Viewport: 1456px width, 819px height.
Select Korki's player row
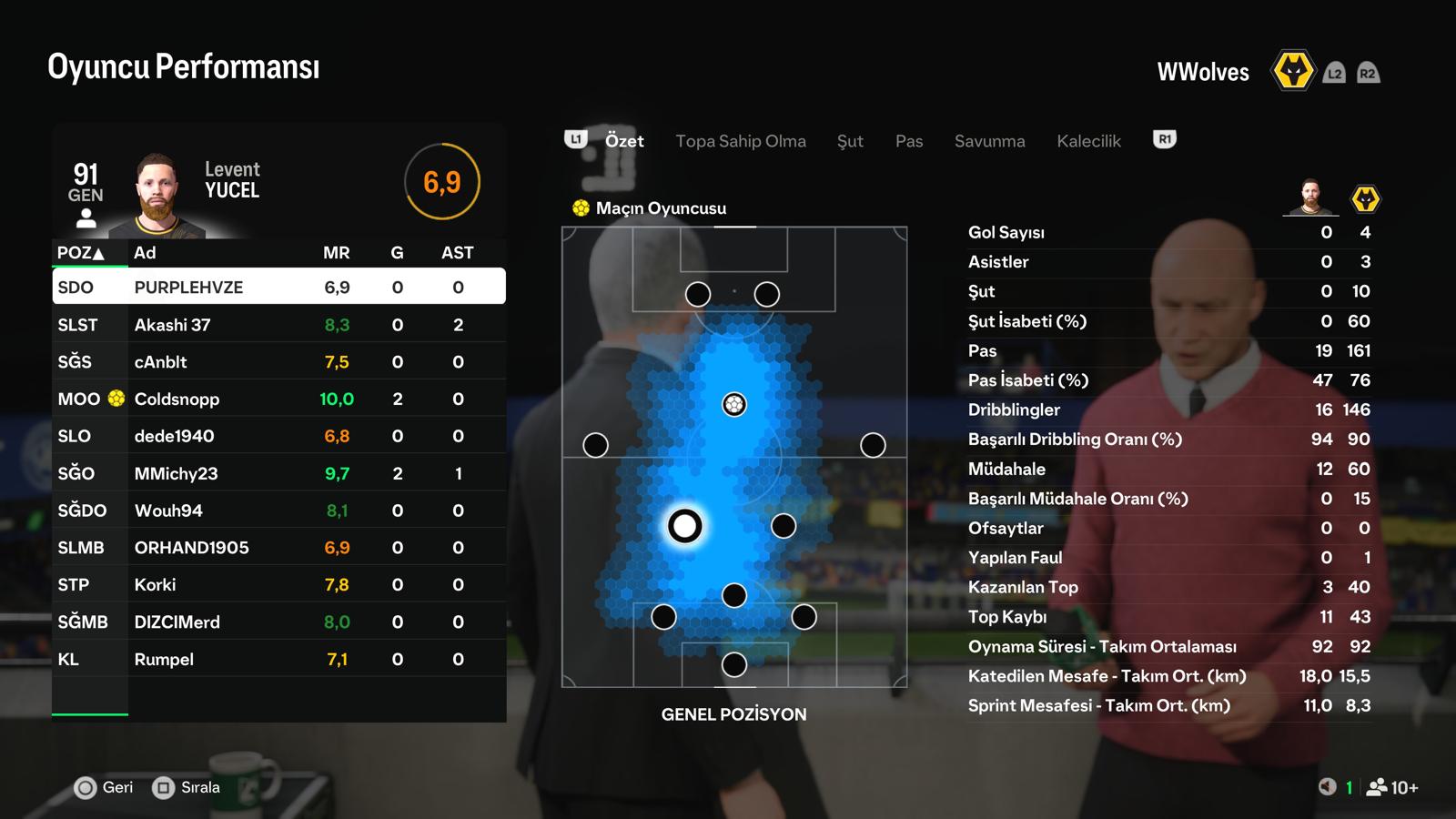(x=278, y=585)
